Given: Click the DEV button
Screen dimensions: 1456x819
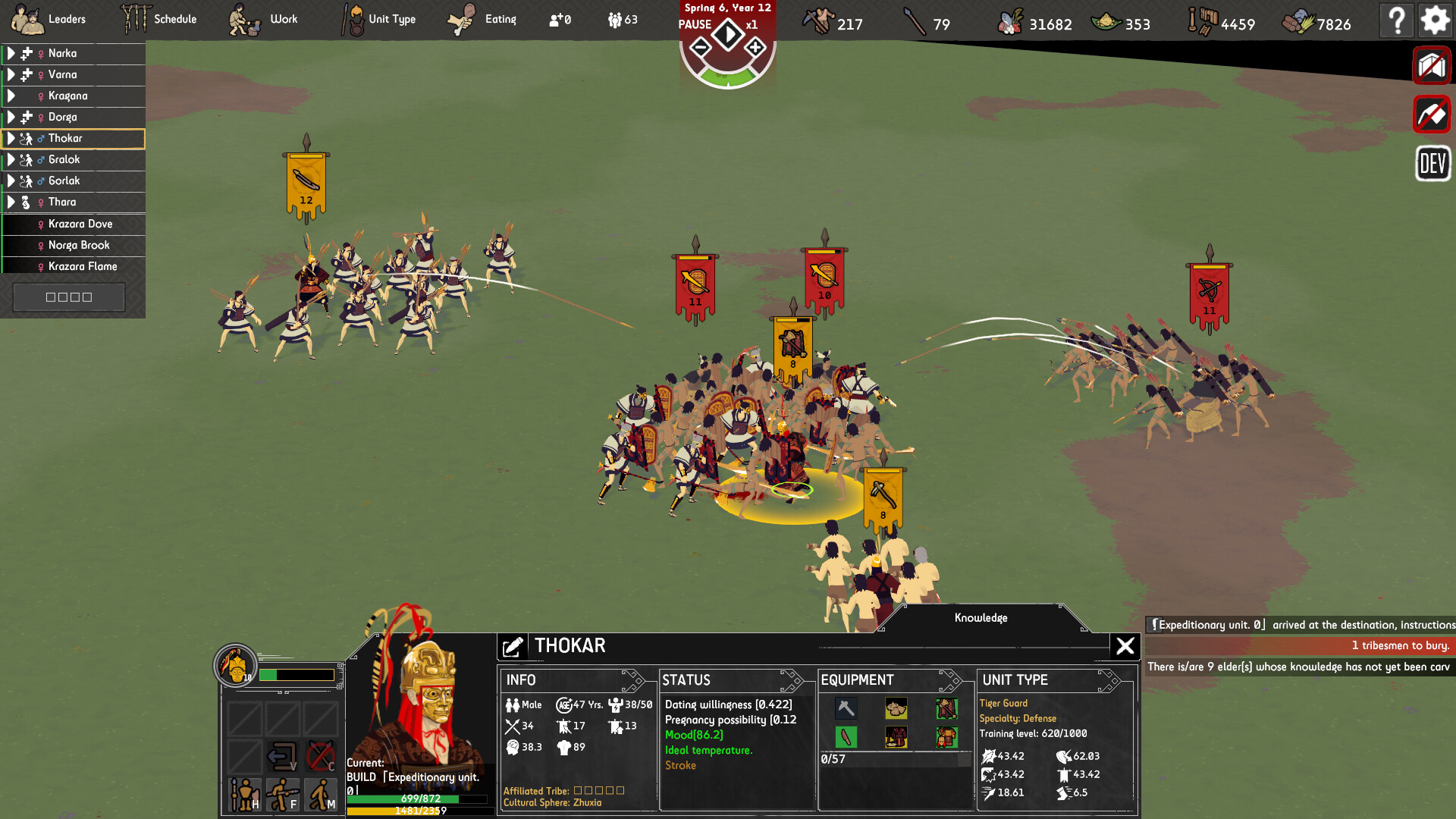Looking at the screenshot, I should click(1432, 163).
